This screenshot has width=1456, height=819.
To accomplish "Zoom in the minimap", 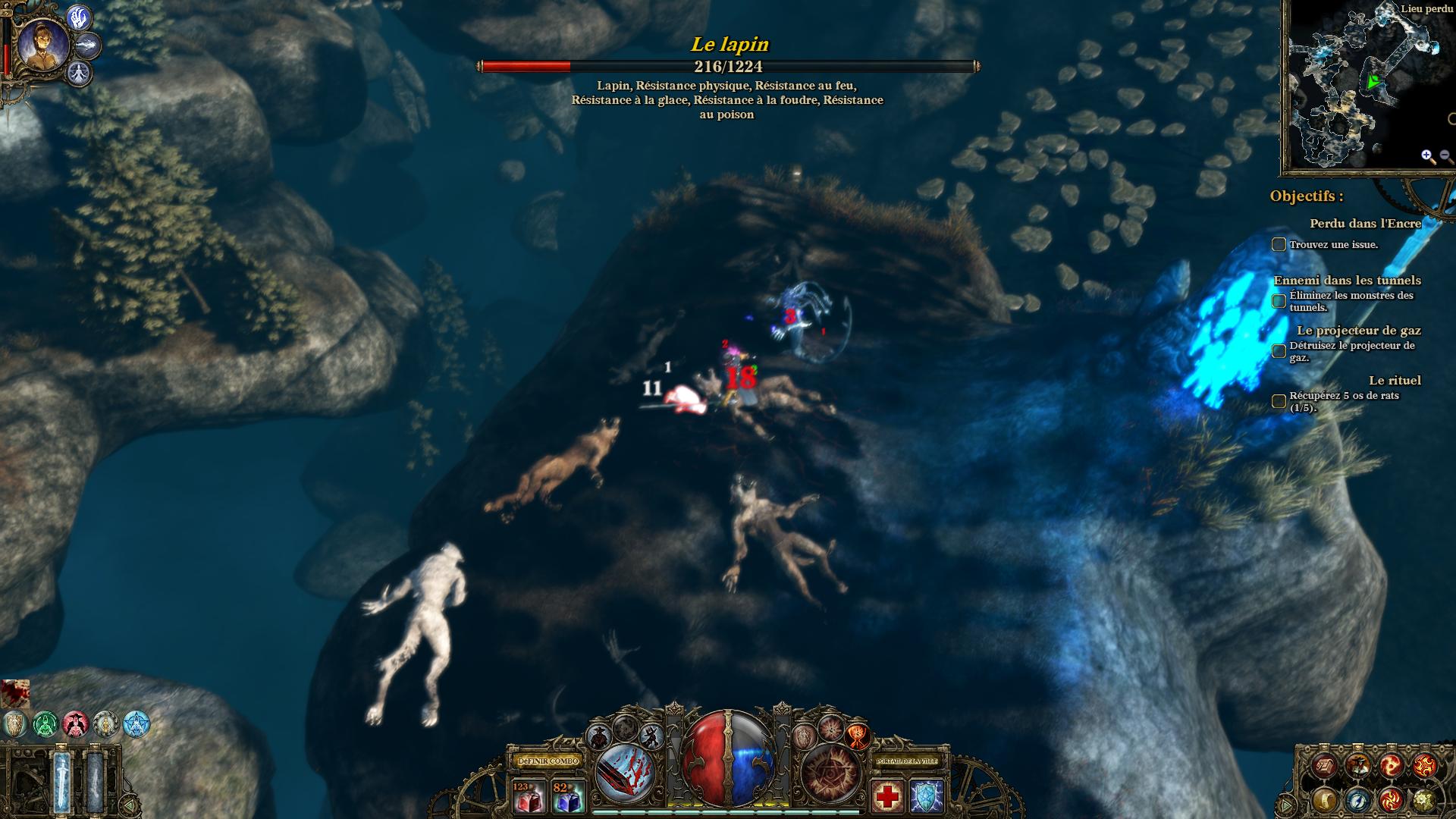I will (x=1428, y=157).
